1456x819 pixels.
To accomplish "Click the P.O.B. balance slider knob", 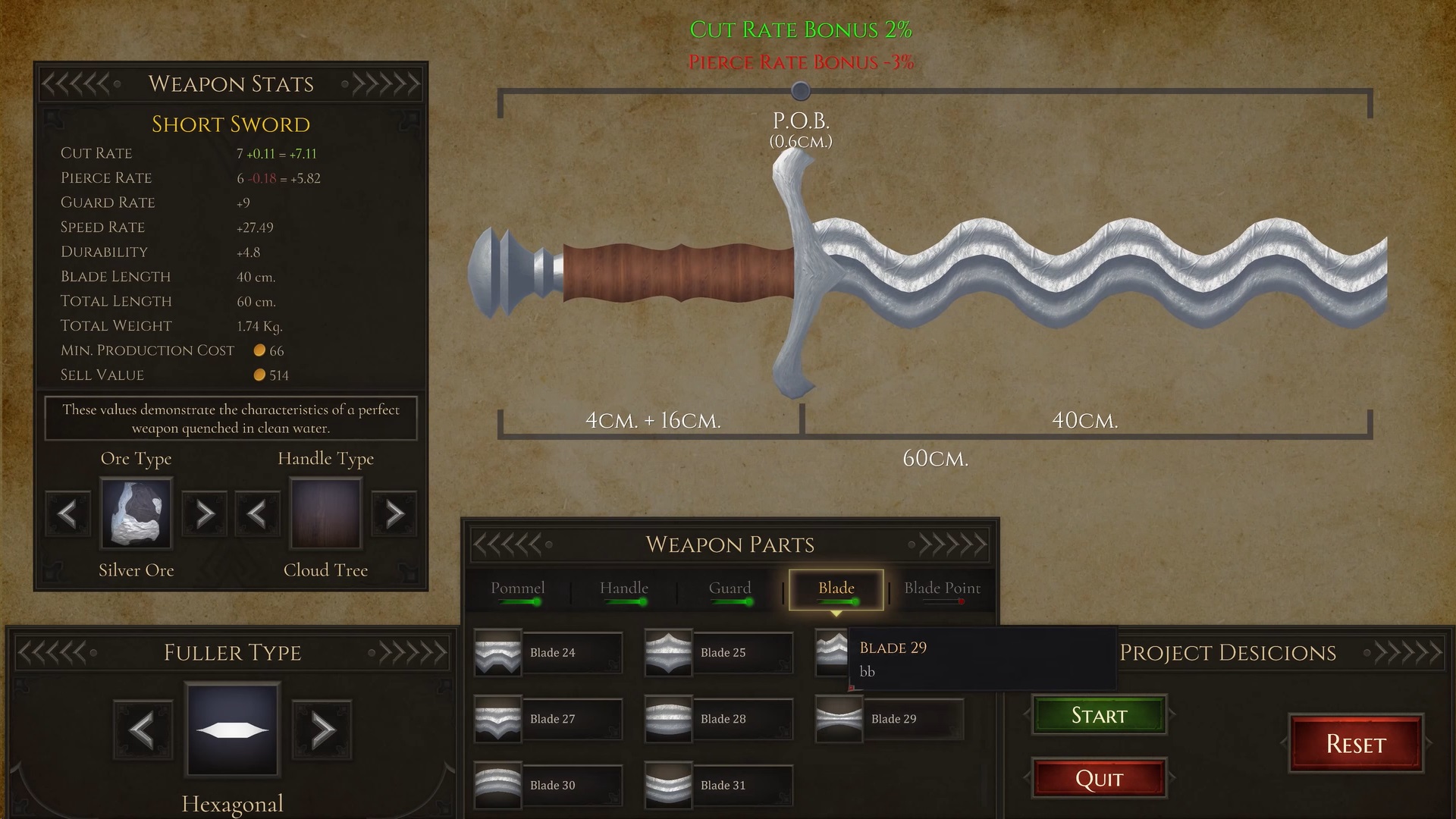I will 801,92.
